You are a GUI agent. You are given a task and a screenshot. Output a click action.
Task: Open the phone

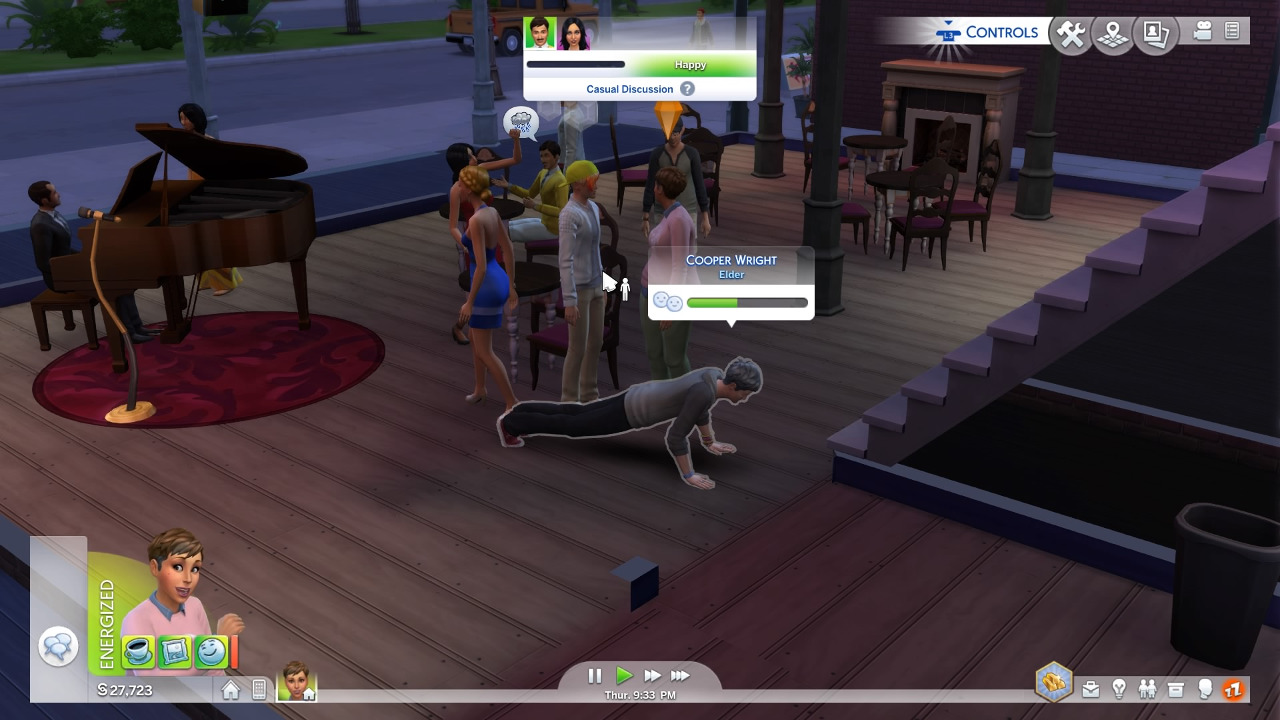coord(259,690)
